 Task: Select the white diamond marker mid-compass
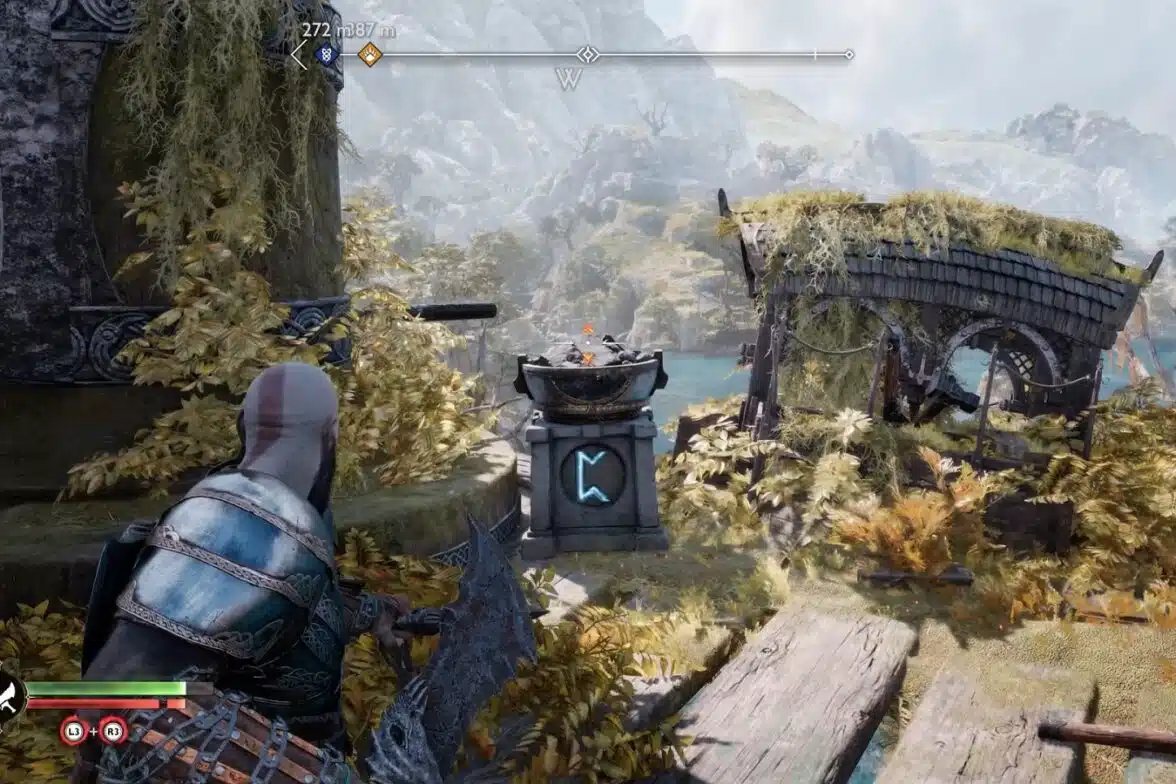[588, 54]
